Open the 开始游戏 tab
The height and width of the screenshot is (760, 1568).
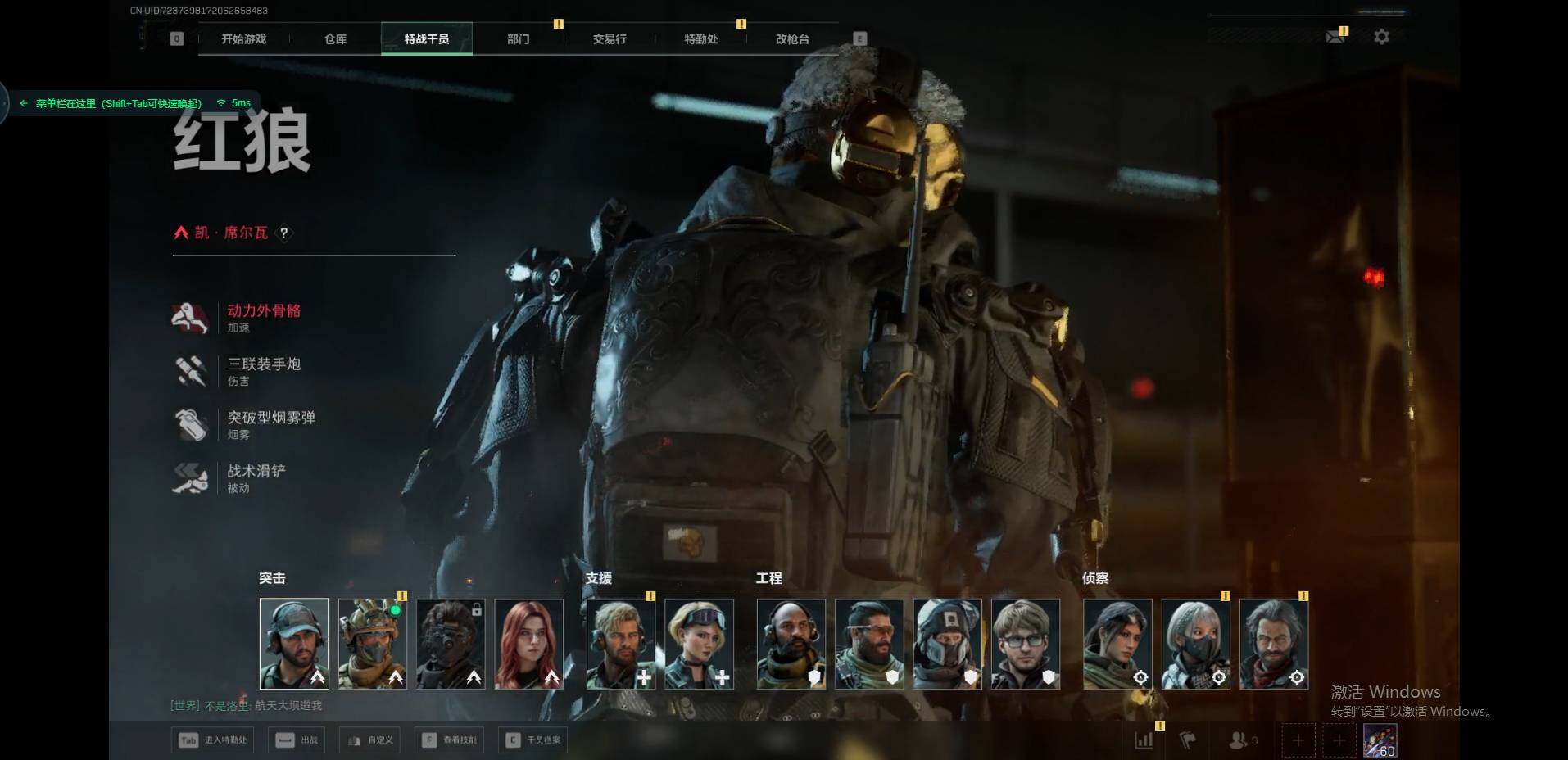coord(244,39)
